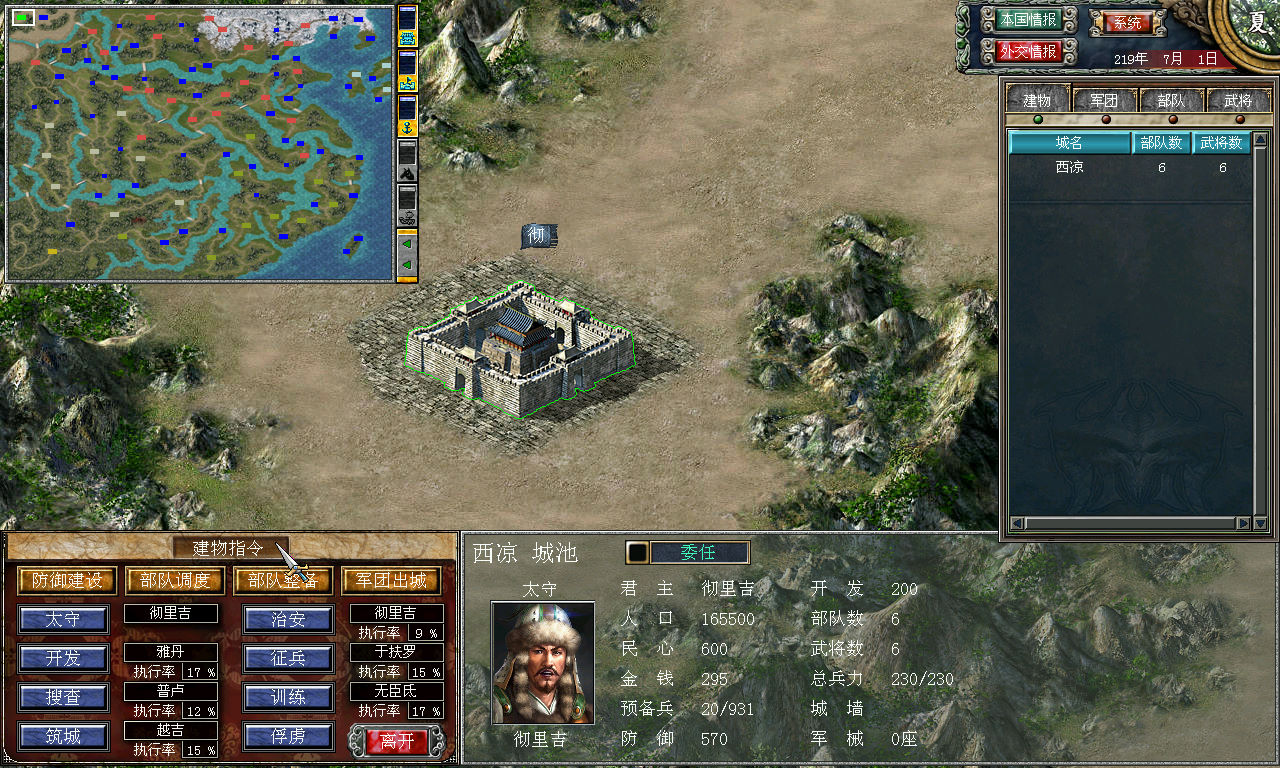
Task: Click the 征兵 conscription button
Action: (288, 658)
